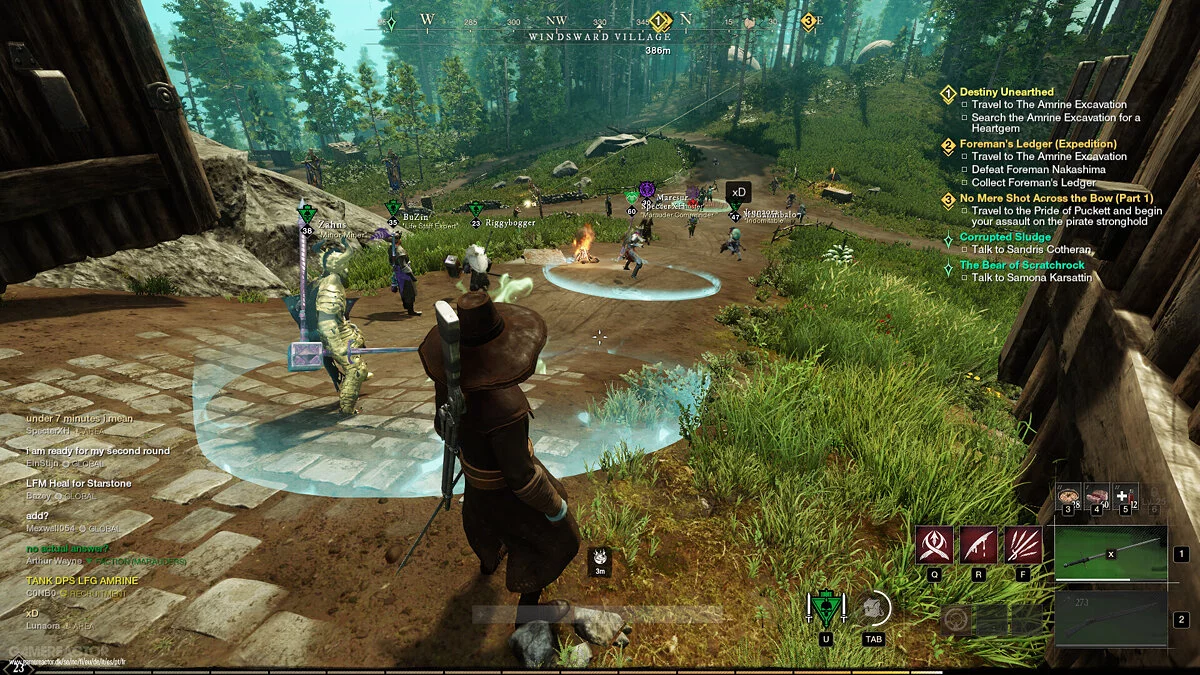The width and height of the screenshot is (1200, 675).
Task: Open the green skull faction PvP flag
Action: [x=825, y=607]
